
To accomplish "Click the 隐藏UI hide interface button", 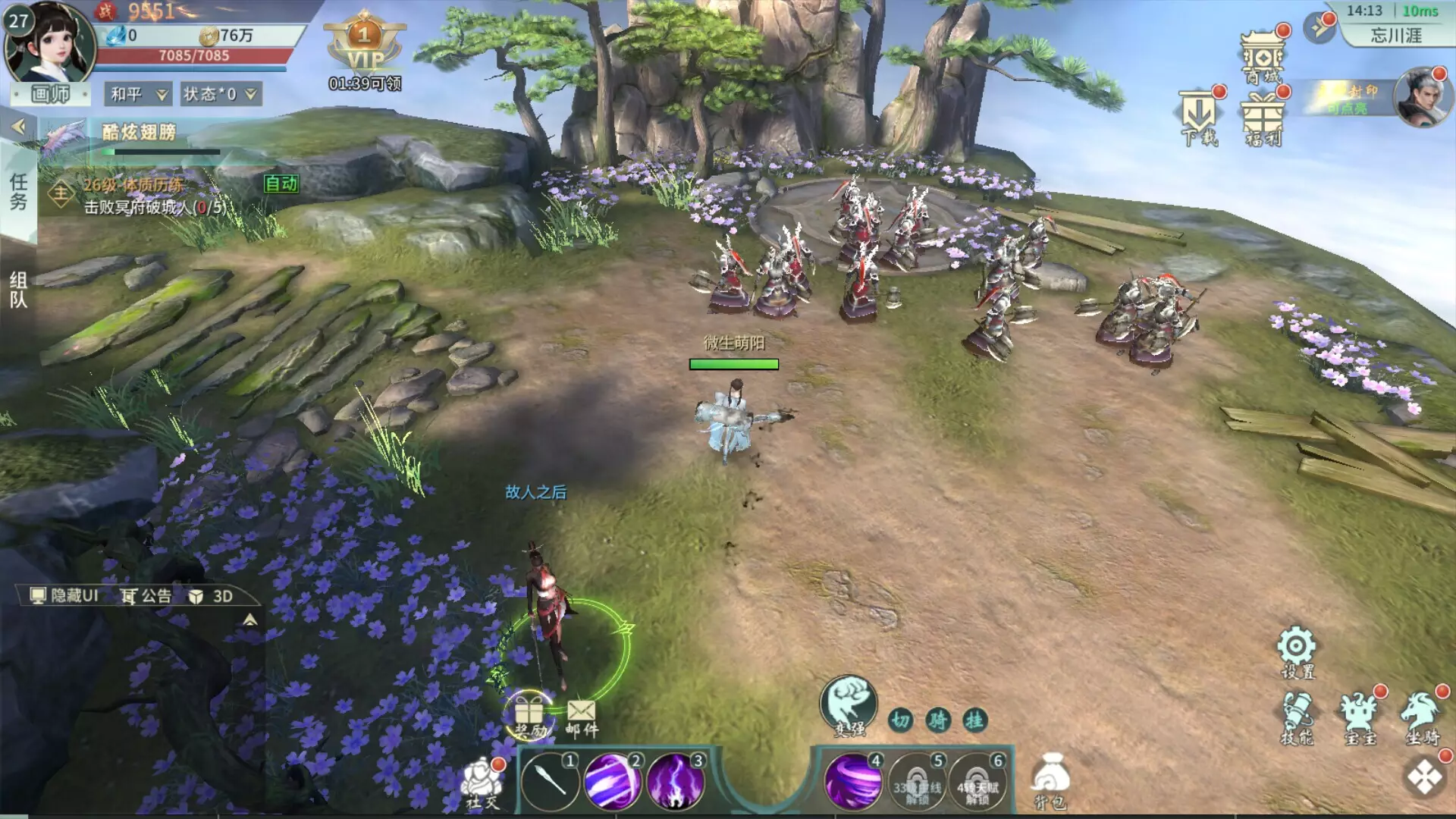I will pos(64,596).
